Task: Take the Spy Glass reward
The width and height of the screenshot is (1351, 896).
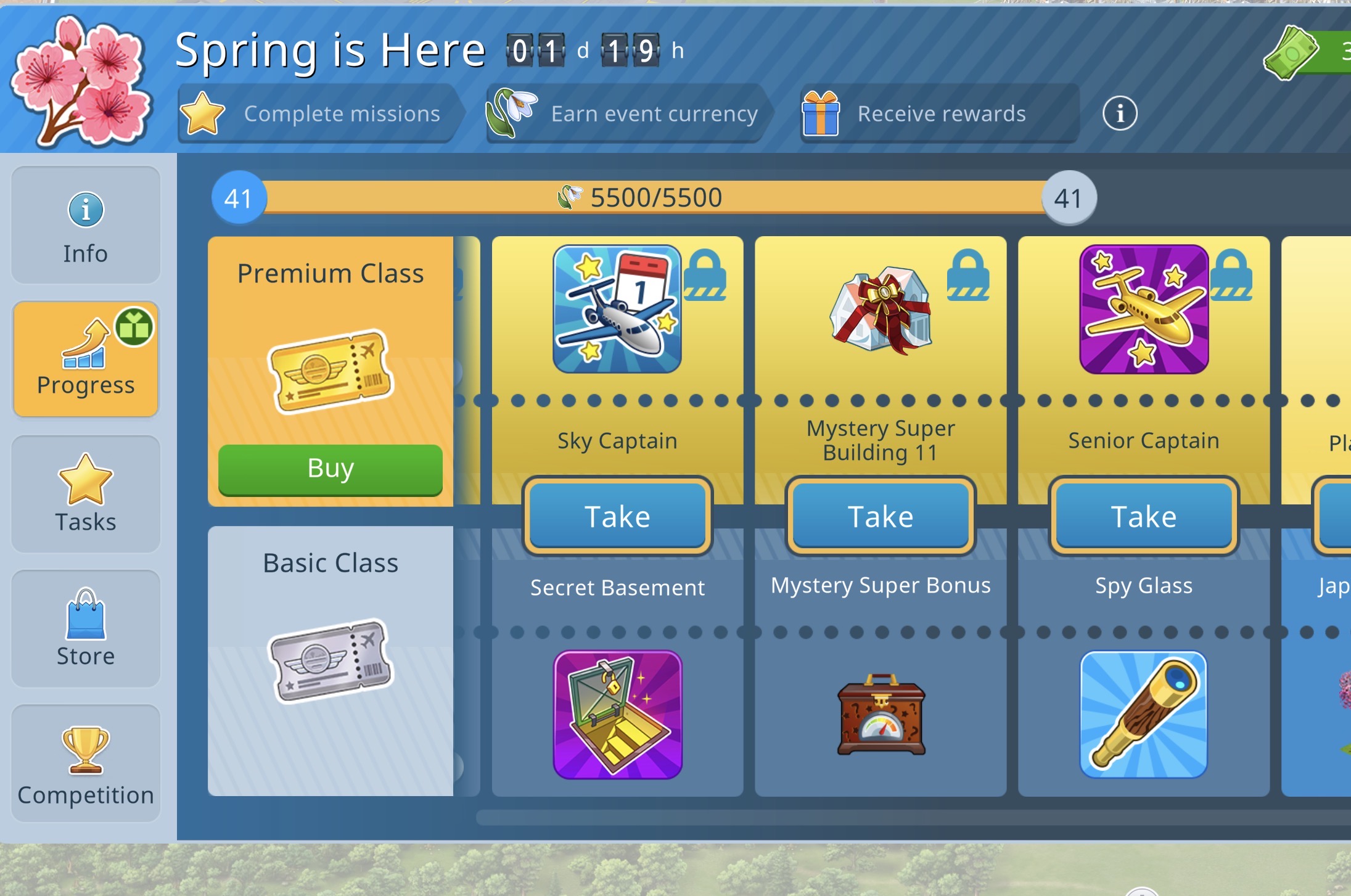Action: pyautogui.click(x=1144, y=516)
